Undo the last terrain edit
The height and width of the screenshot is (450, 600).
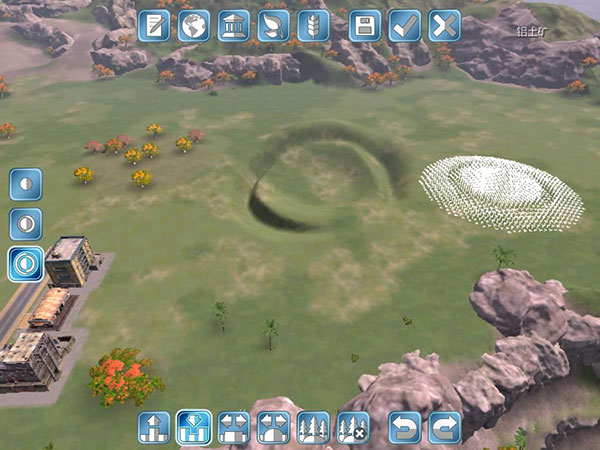click(x=404, y=427)
